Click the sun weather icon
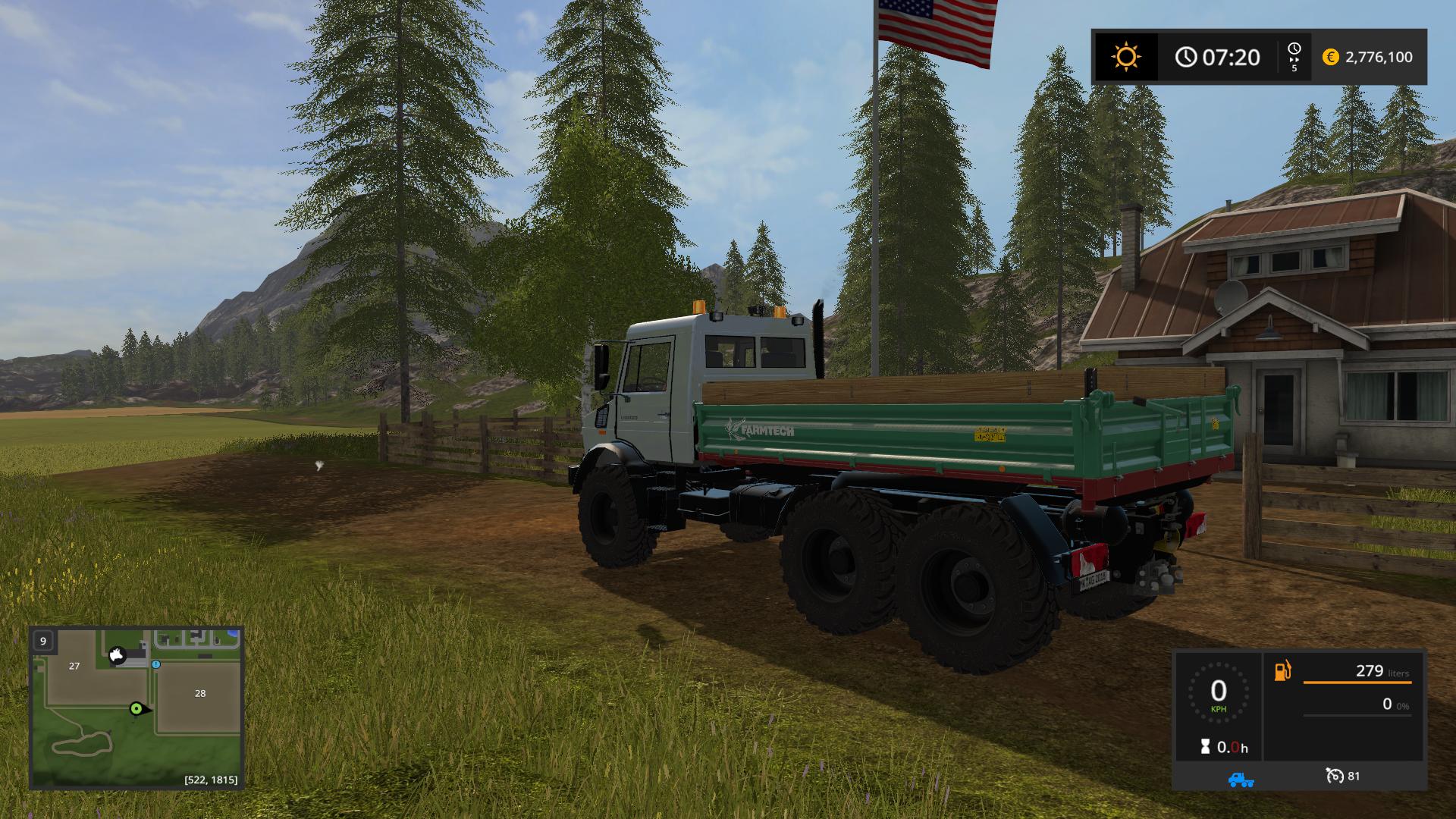Screen dimensions: 1456x819 (1125, 57)
